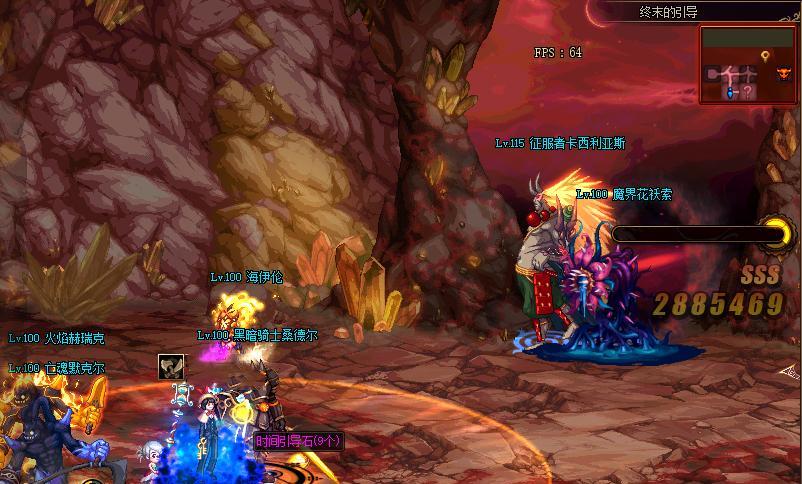Click the 时间引导石 item drop label
This screenshot has width=802, height=484.
(x=298, y=440)
